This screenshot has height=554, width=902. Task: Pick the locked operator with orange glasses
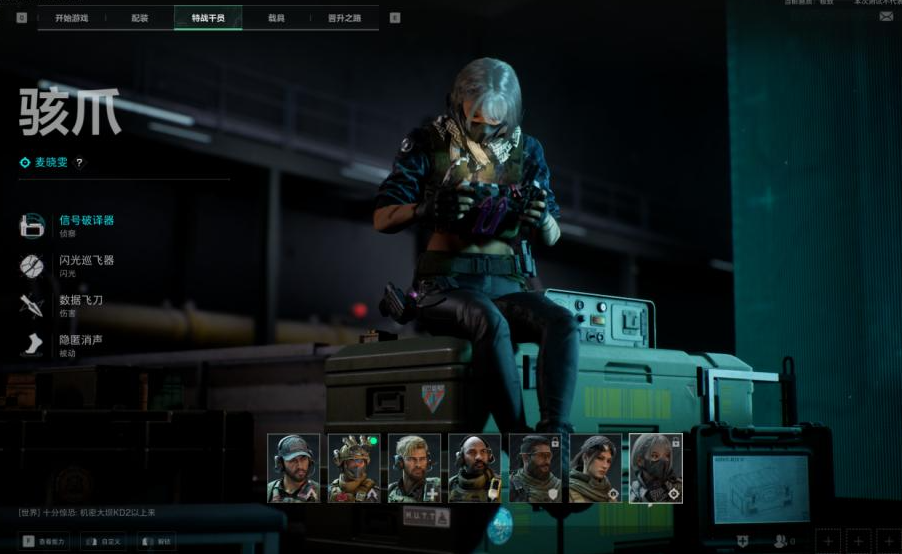(x=535, y=467)
